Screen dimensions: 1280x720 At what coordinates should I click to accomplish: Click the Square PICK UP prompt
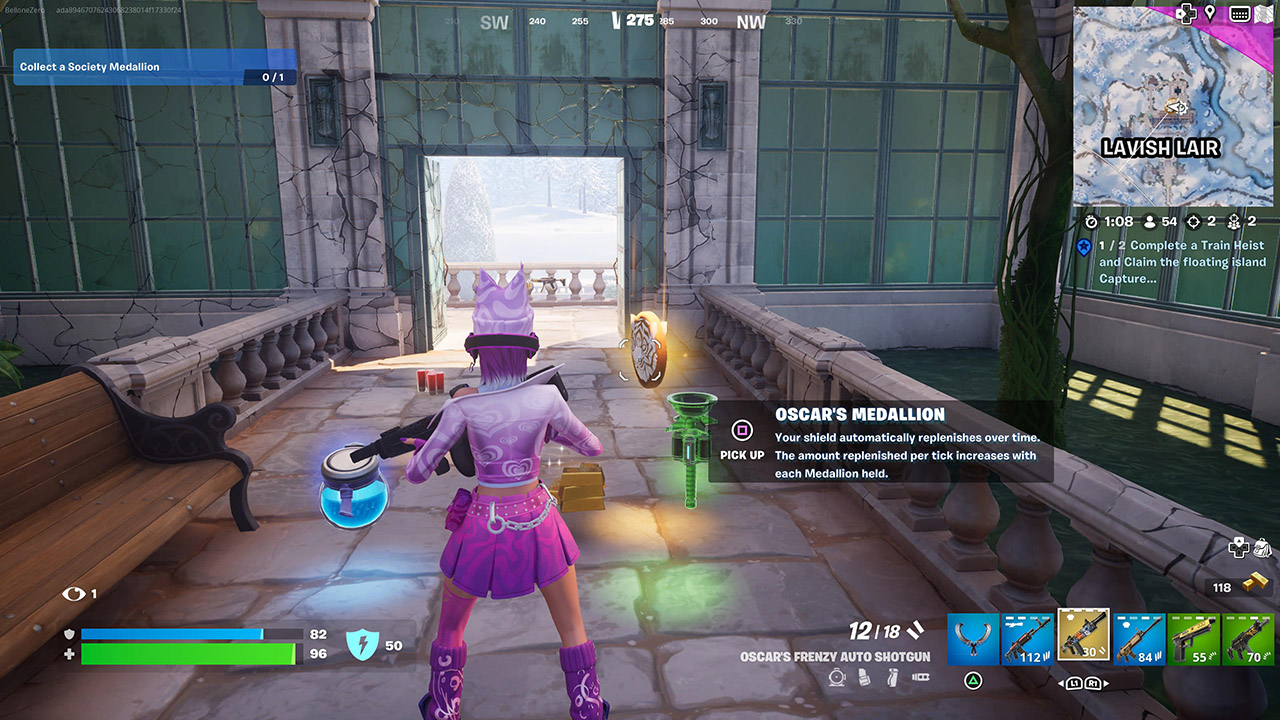coord(741,431)
